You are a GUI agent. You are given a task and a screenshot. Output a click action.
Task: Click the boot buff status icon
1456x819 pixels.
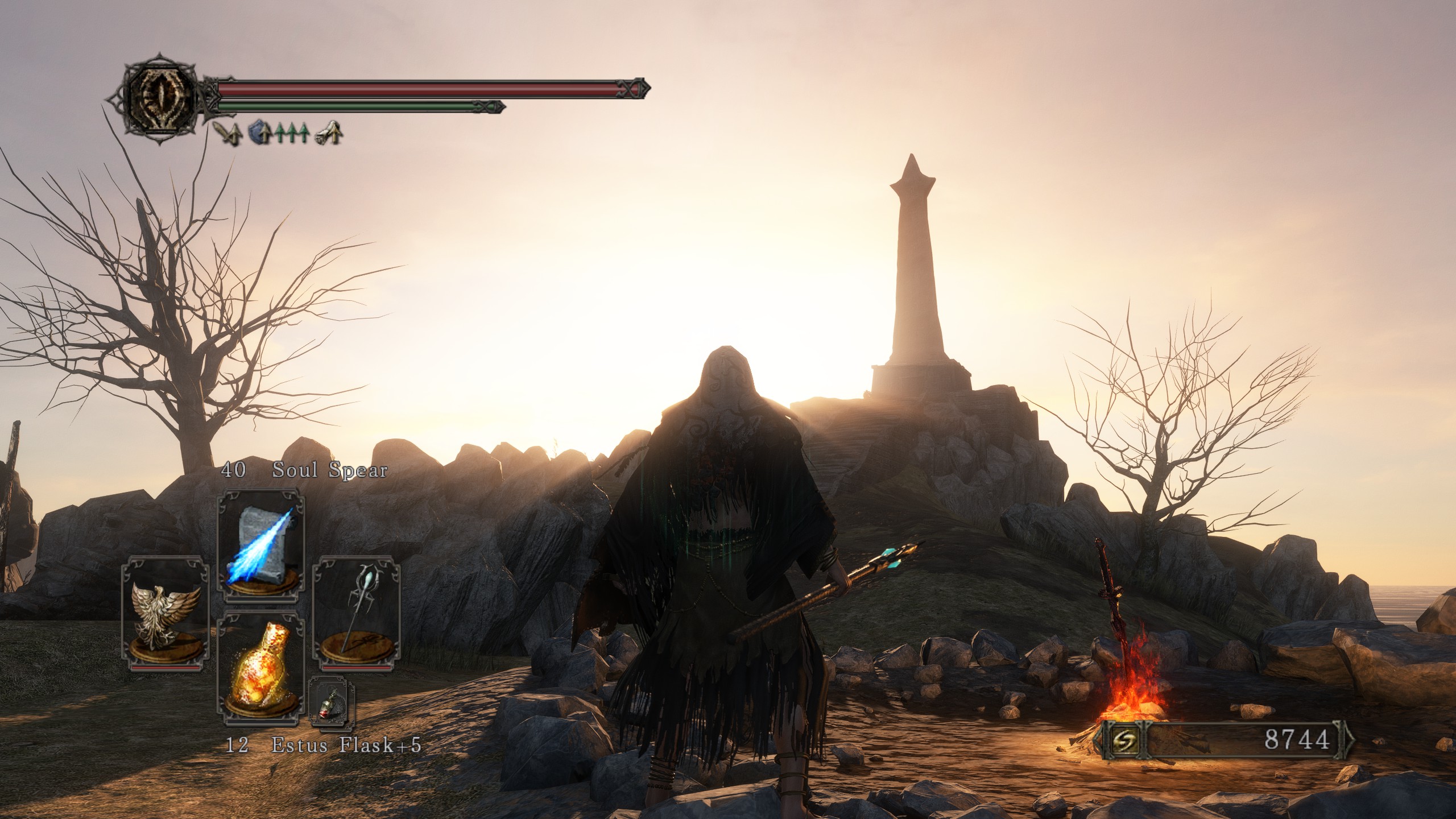point(329,133)
